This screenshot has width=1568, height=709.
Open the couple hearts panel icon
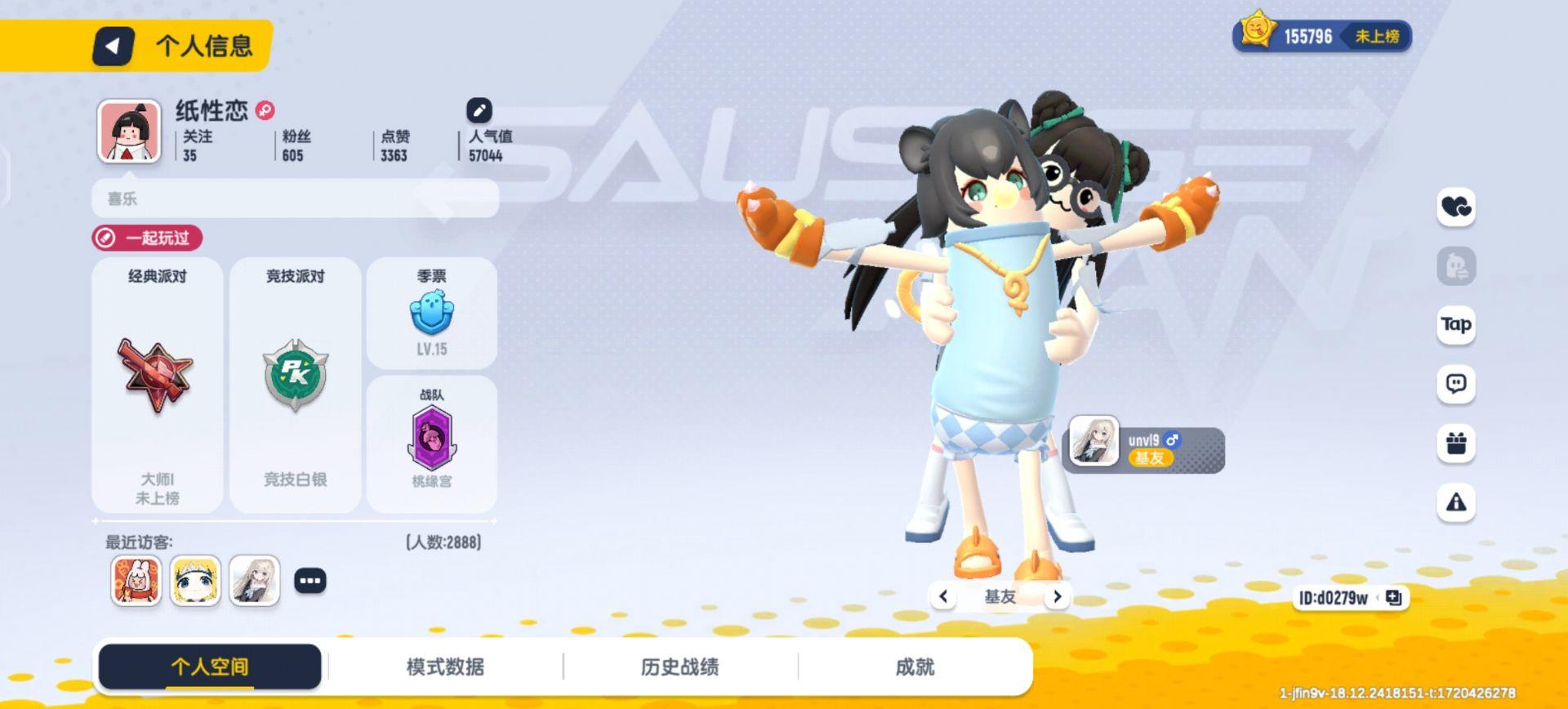1457,207
